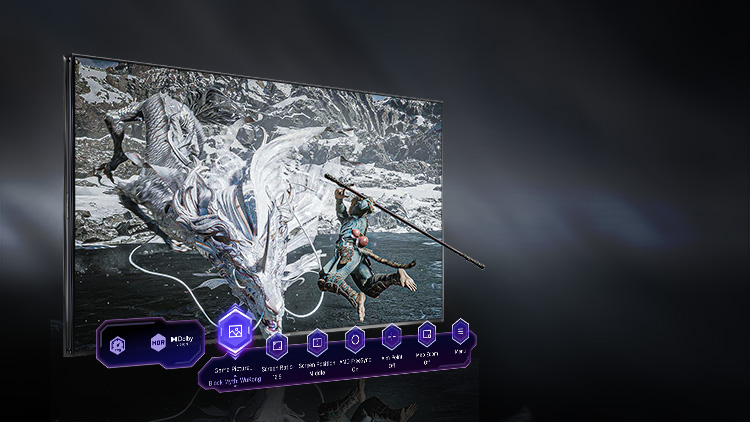Open the Screen Ratio setting
This screenshot has height=422, width=750.
[x=277, y=346]
